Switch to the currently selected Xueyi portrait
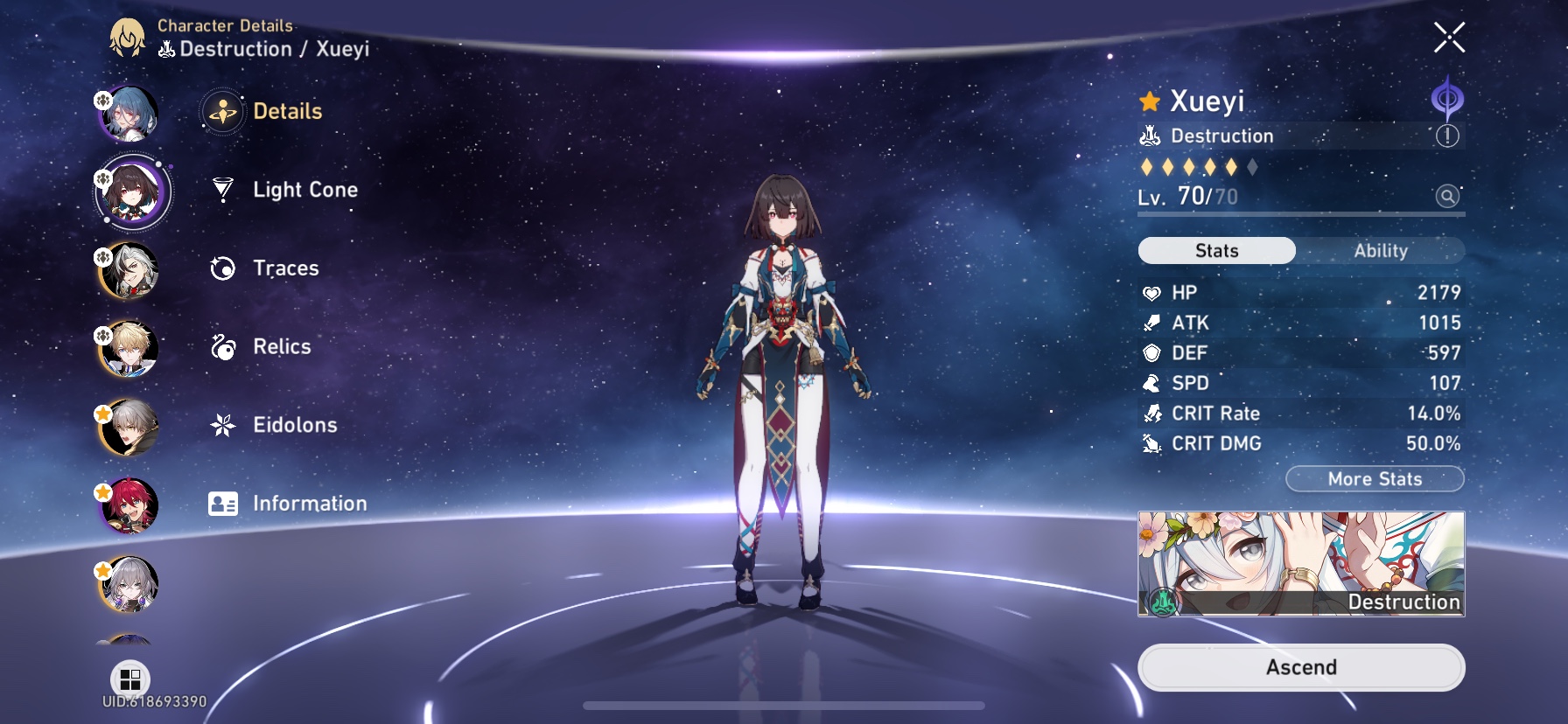 [131, 193]
